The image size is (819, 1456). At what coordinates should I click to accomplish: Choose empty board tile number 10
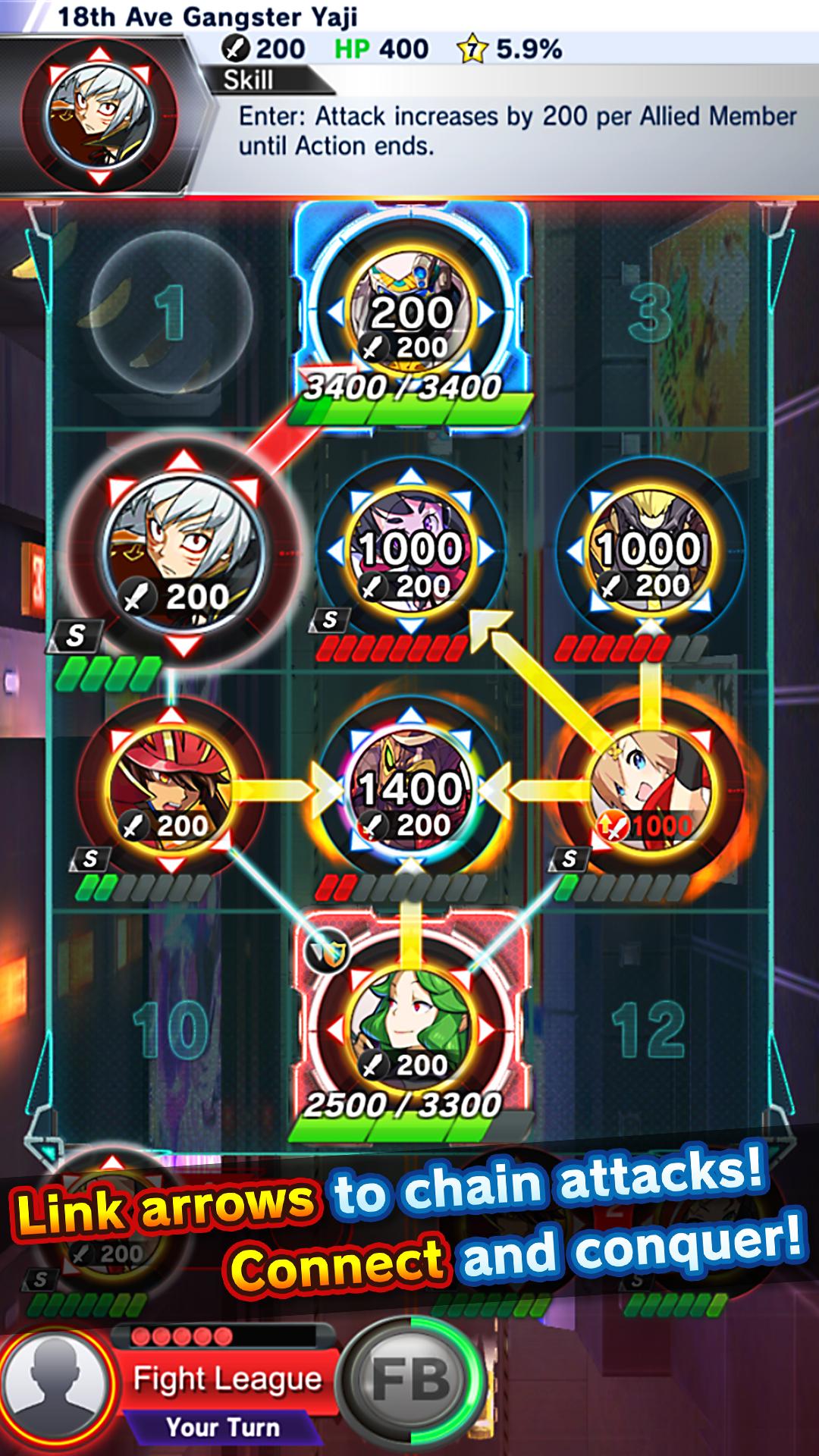click(171, 1030)
